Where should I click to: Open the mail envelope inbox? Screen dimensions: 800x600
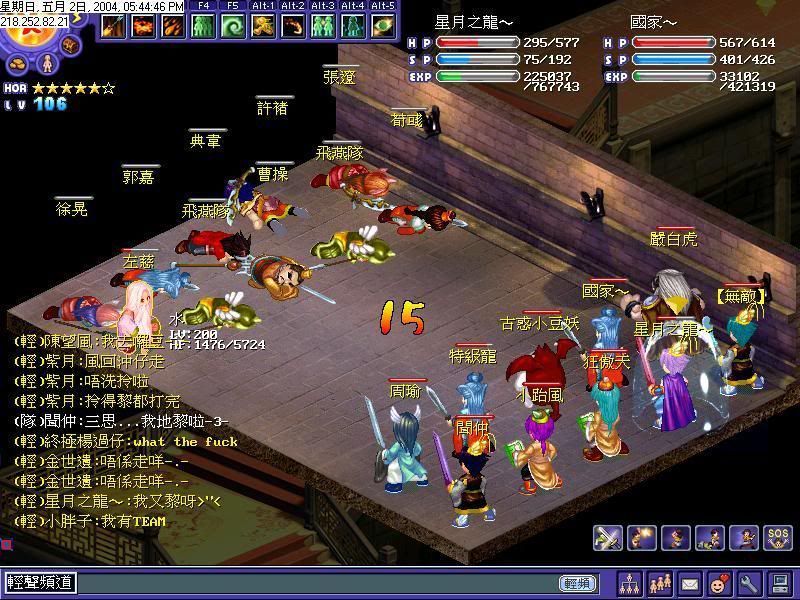pos(690,582)
